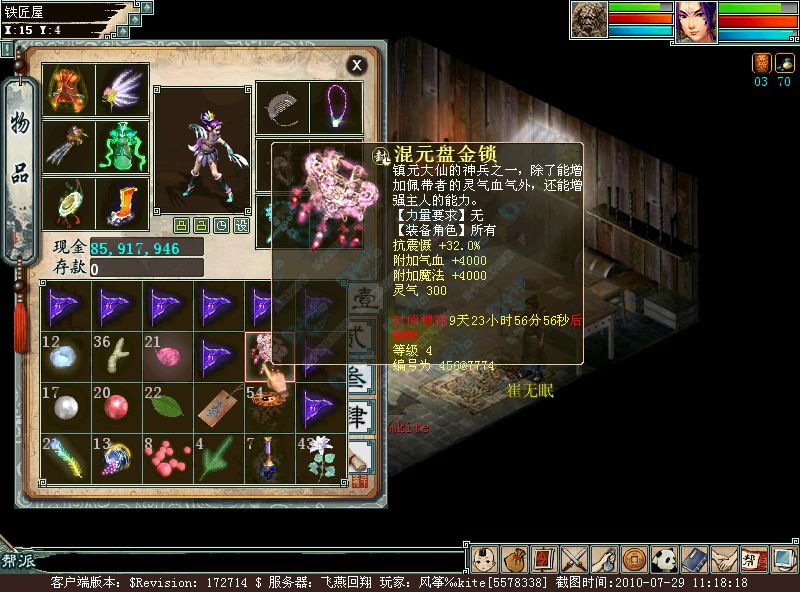
Task: Select the copper coin icon in toolbar
Action: pos(634,558)
